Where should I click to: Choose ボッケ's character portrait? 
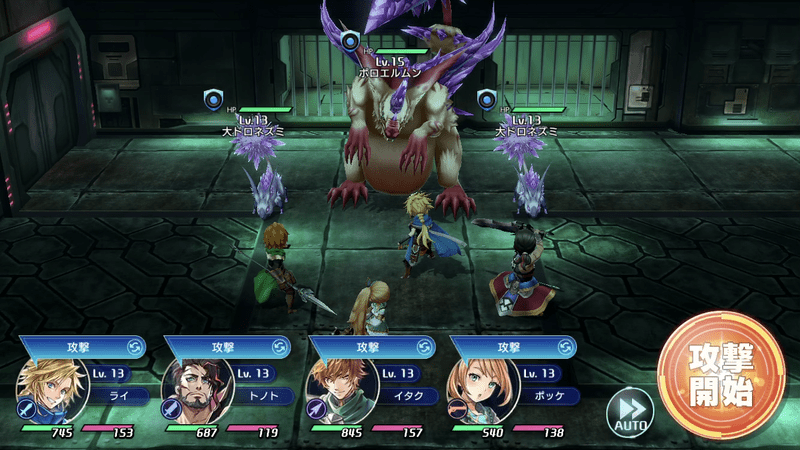tap(481, 388)
